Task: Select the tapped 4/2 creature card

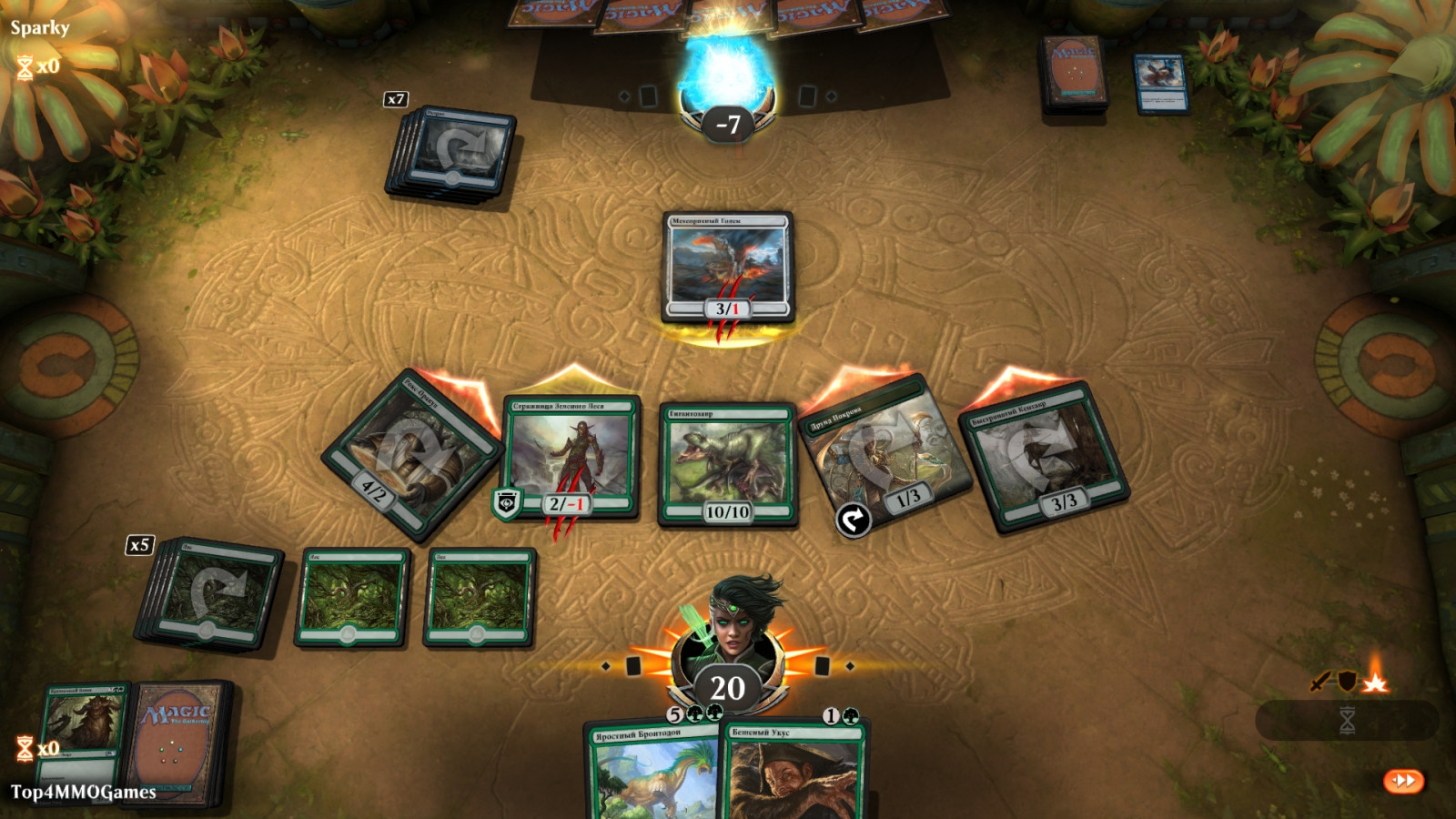Action: pos(411,453)
